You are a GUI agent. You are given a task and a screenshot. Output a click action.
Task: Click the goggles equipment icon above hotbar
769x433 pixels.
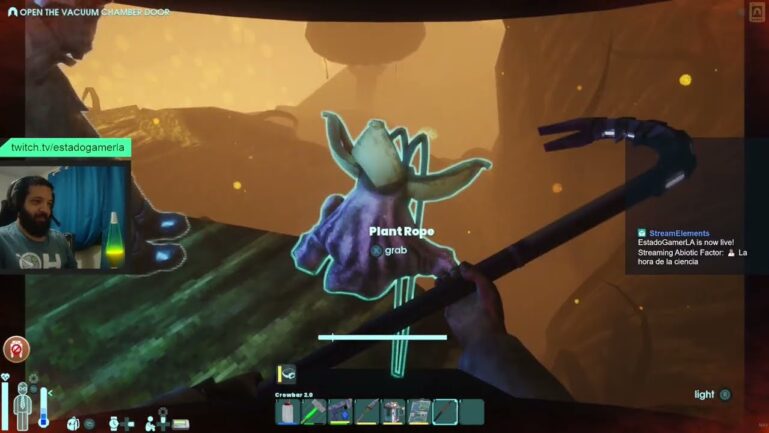pyautogui.click(x=288, y=374)
